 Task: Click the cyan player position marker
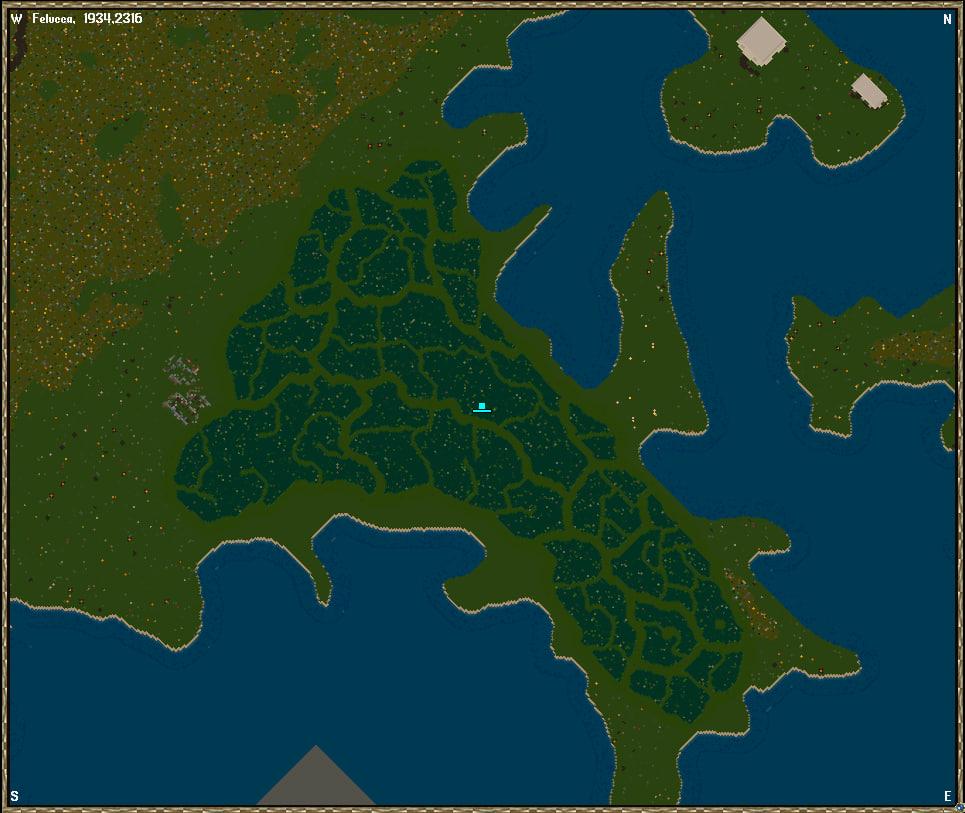482,407
